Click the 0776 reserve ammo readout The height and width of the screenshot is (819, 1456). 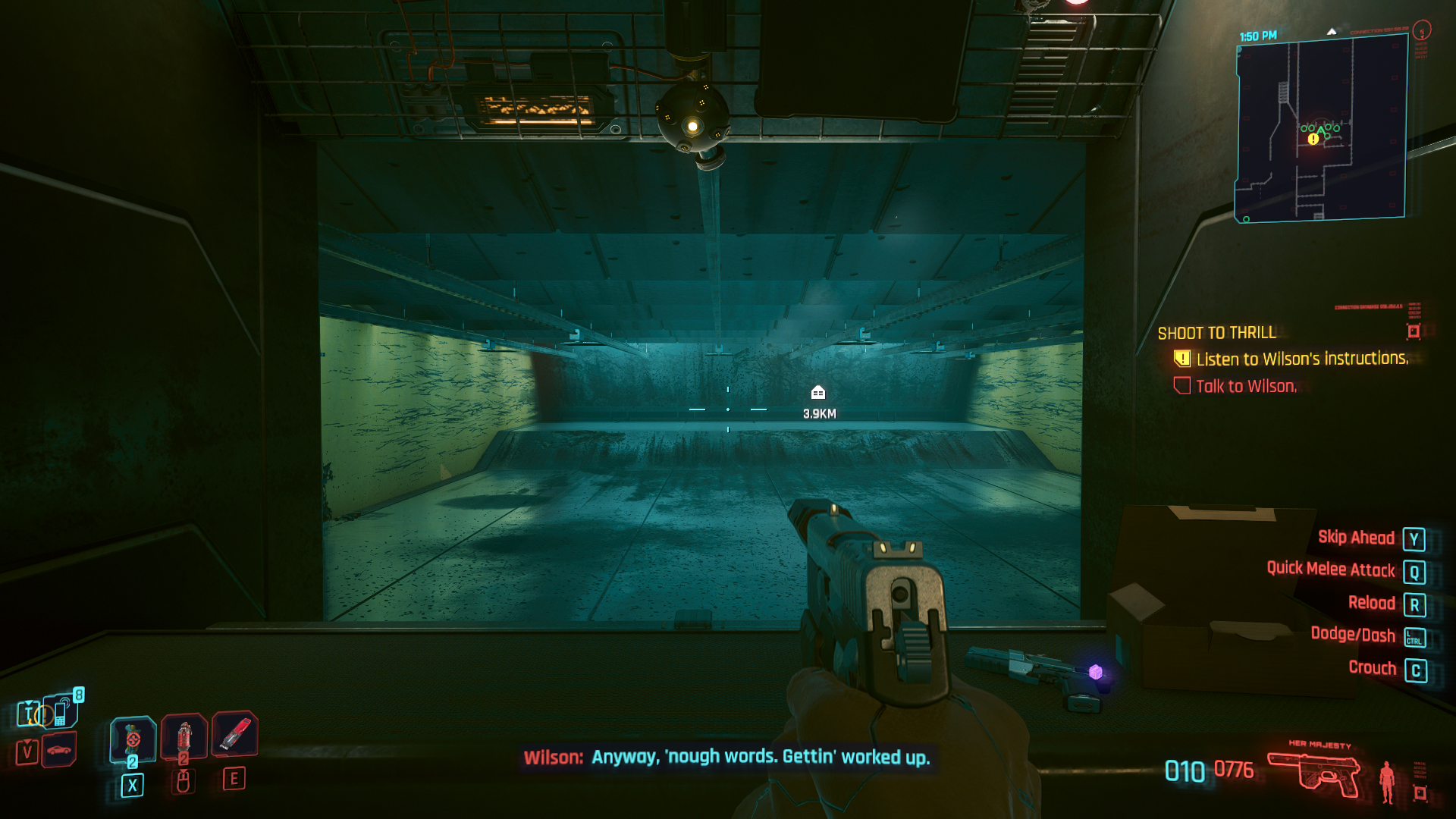coord(1232,767)
